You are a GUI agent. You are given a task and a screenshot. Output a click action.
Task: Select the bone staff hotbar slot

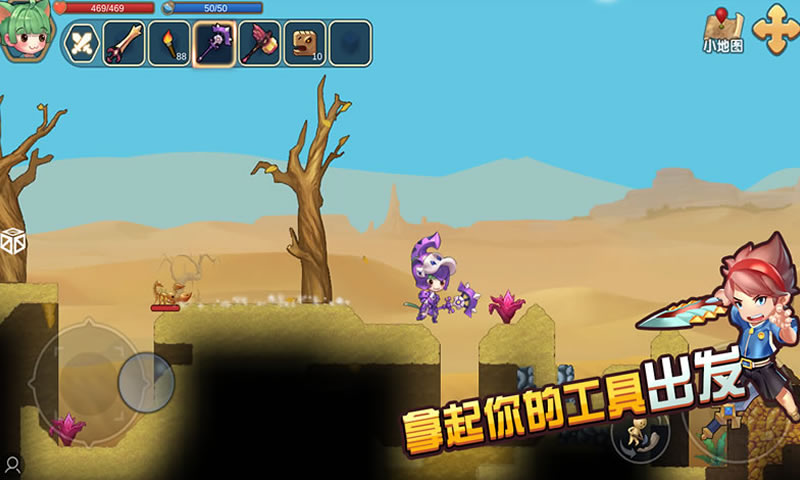point(125,43)
